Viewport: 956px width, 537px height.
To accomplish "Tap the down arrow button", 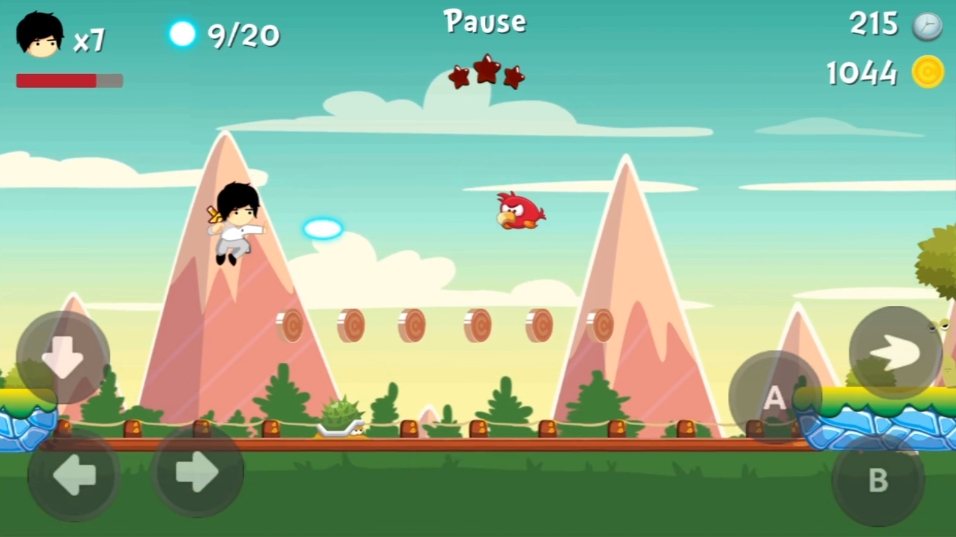I will (62, 358).
